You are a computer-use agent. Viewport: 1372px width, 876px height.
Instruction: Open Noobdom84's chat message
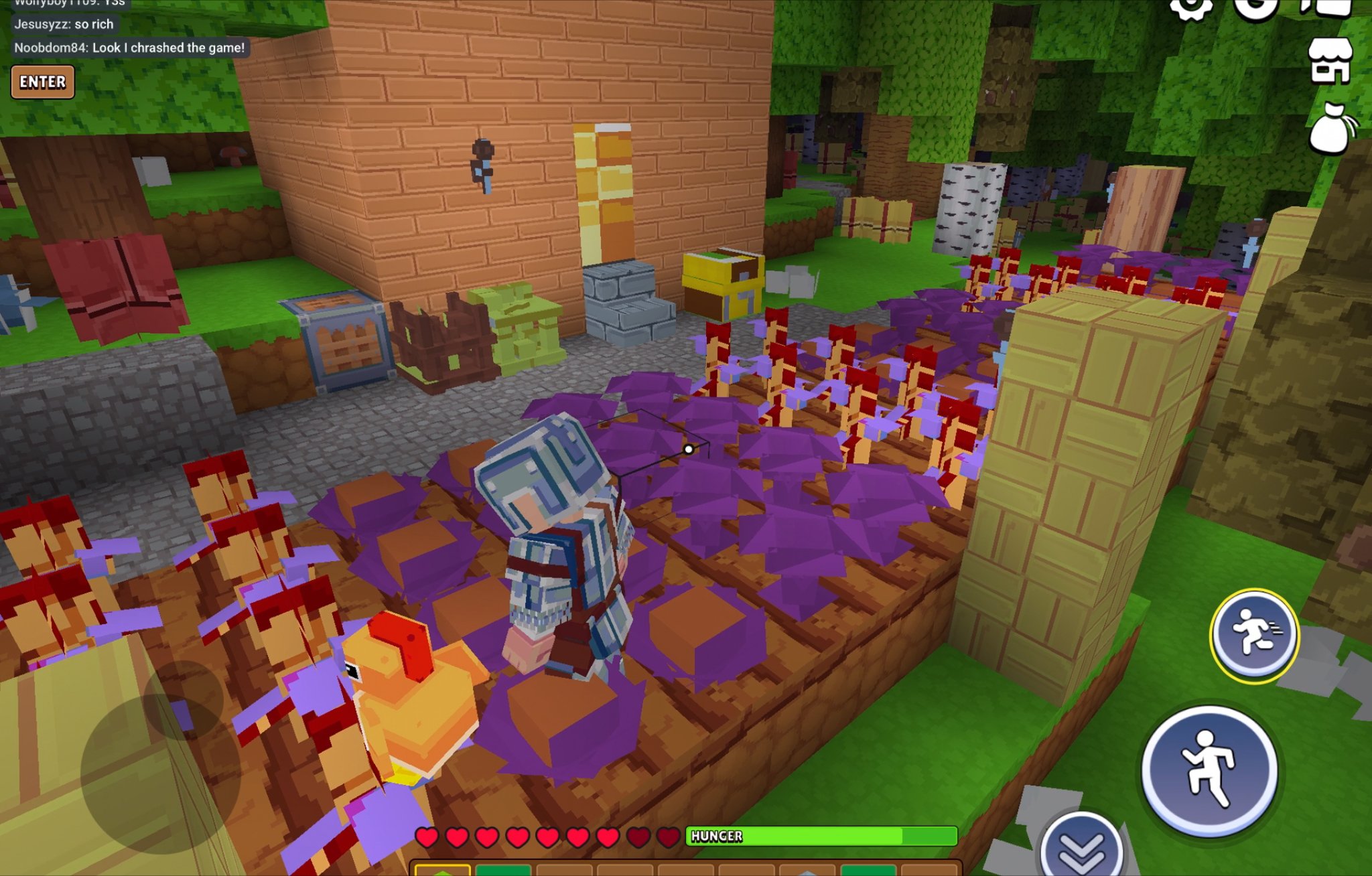[130, 48]
